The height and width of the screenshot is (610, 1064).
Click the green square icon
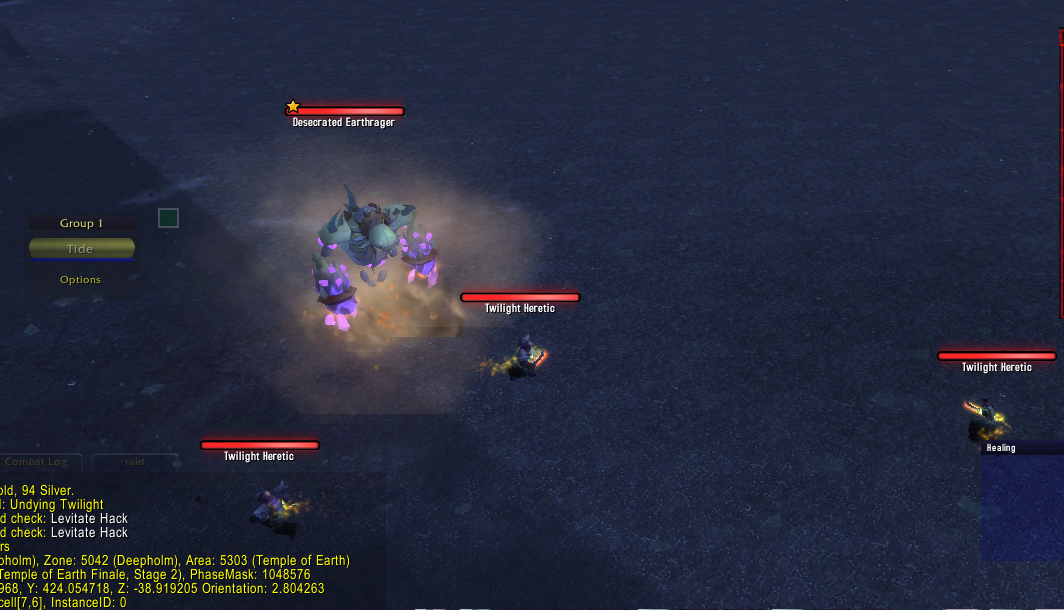(x=168, y=217)
